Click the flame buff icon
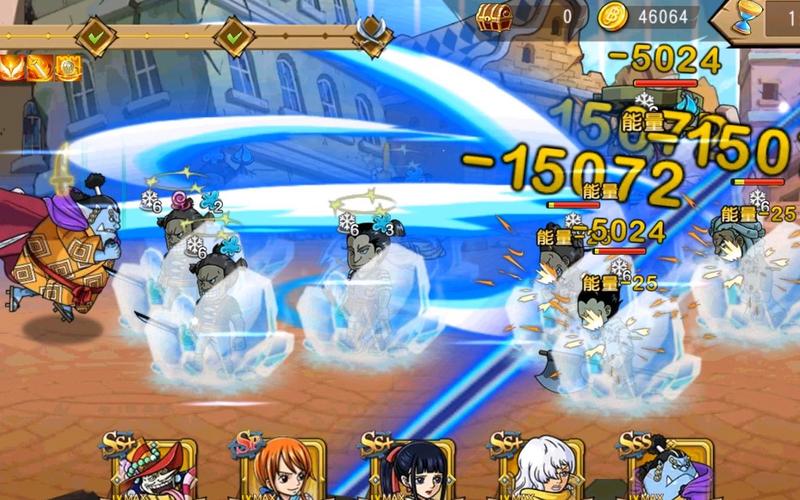 (13, 67)
